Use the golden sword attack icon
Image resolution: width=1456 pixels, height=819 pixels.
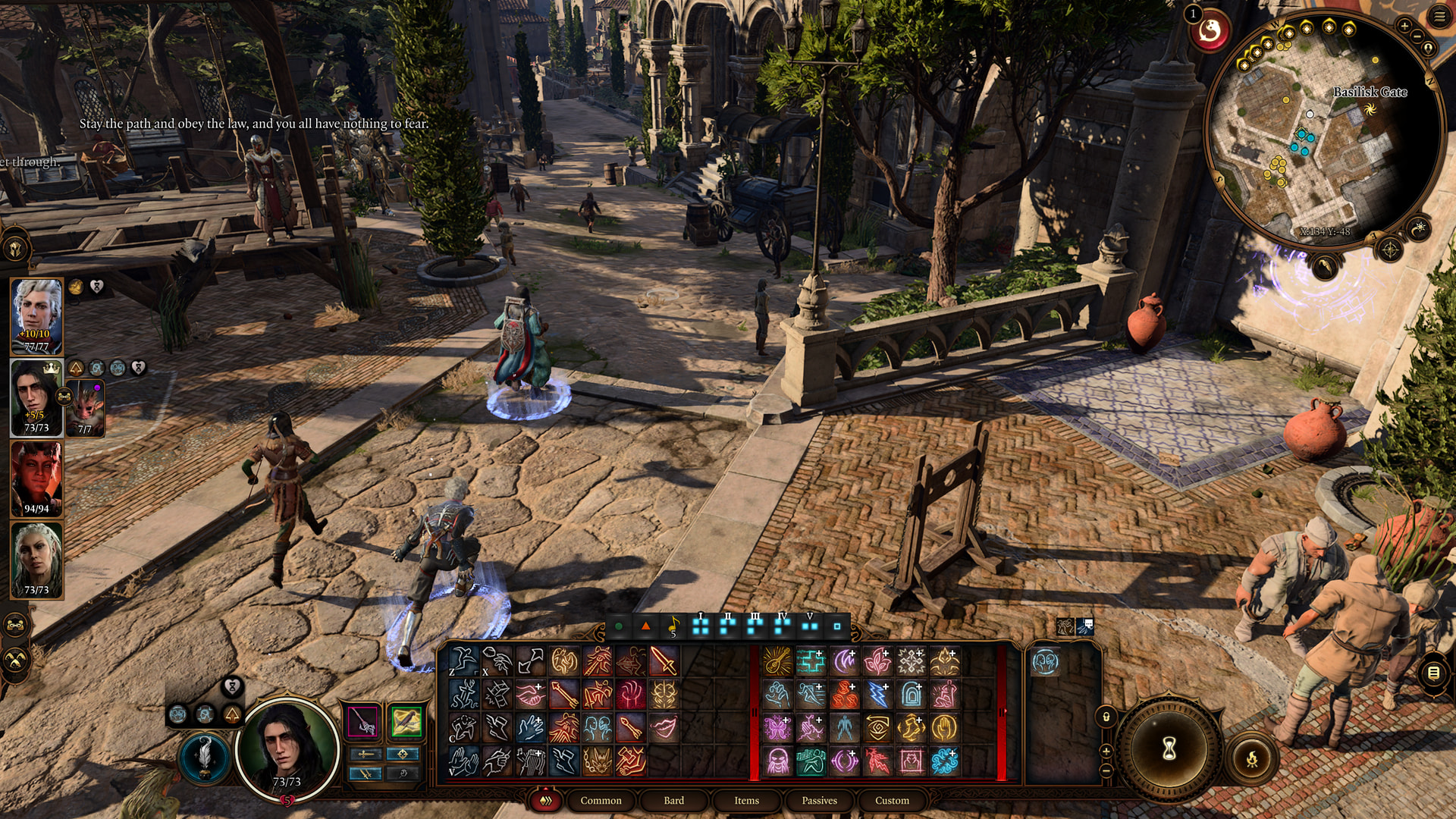click(664, 661)
